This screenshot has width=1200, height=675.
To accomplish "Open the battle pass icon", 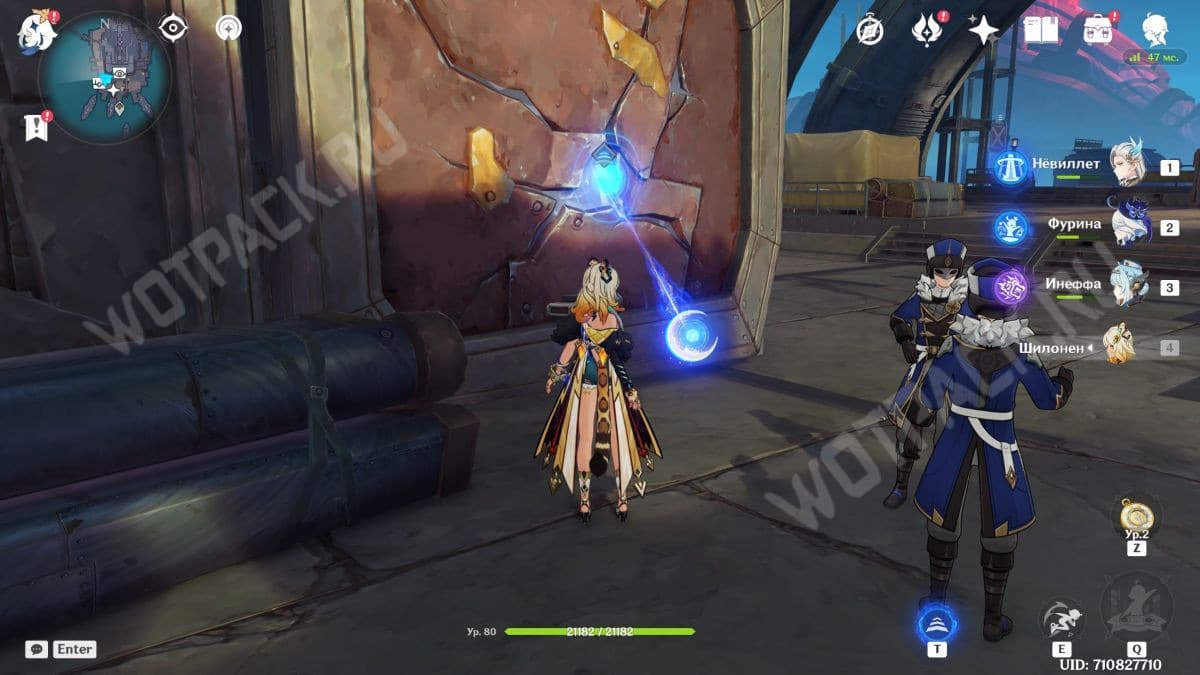I will coord(1099,31).
